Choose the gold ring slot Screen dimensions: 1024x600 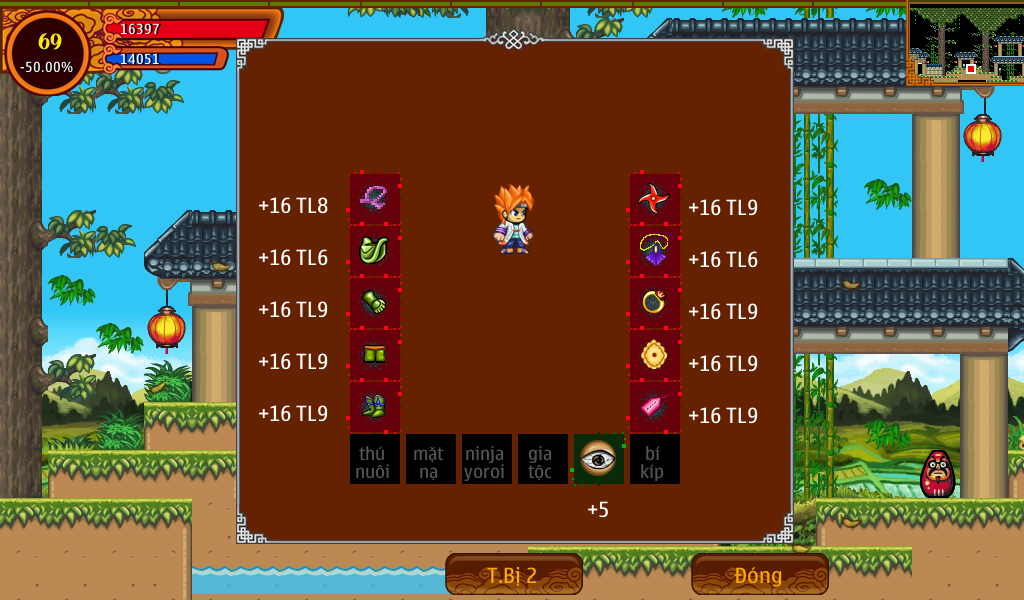click(654, 303)
